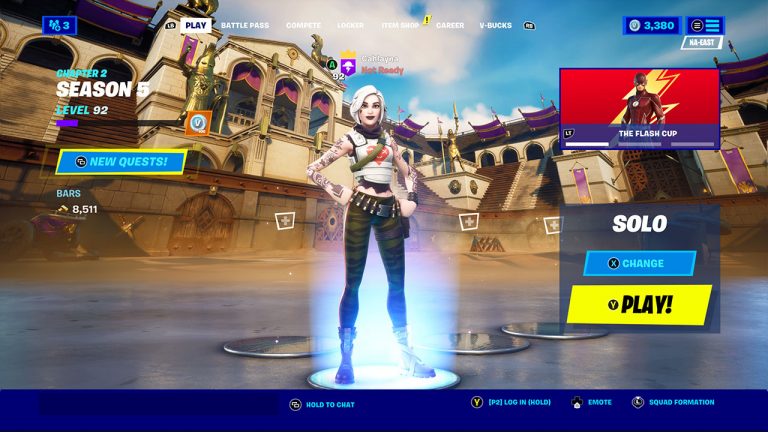Open the Item Shop tab
Viewport: 768px width, 432px height.
click(x=400, y=25)
